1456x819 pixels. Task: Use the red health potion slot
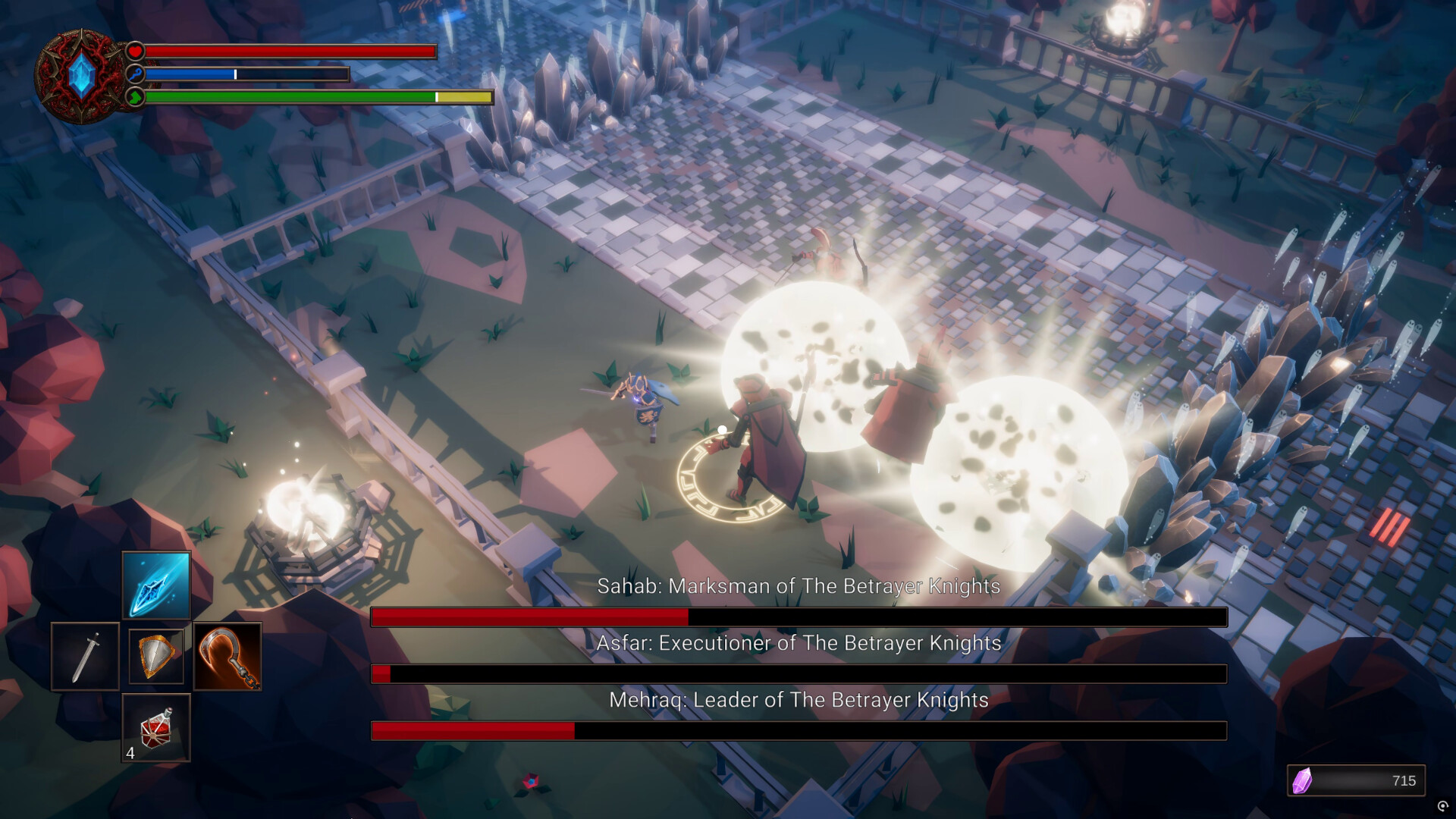click(x=156, y=728)
